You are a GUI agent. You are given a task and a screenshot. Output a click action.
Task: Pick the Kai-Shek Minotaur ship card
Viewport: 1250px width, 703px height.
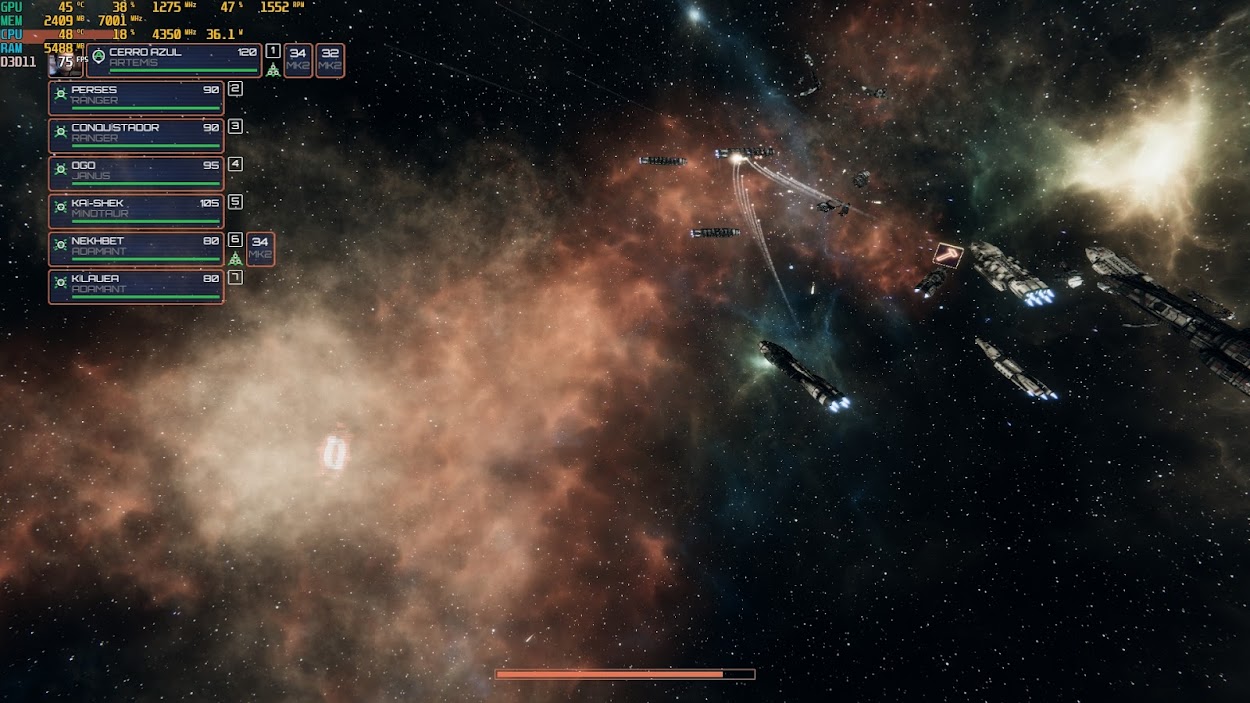click(x=136, y=211)
